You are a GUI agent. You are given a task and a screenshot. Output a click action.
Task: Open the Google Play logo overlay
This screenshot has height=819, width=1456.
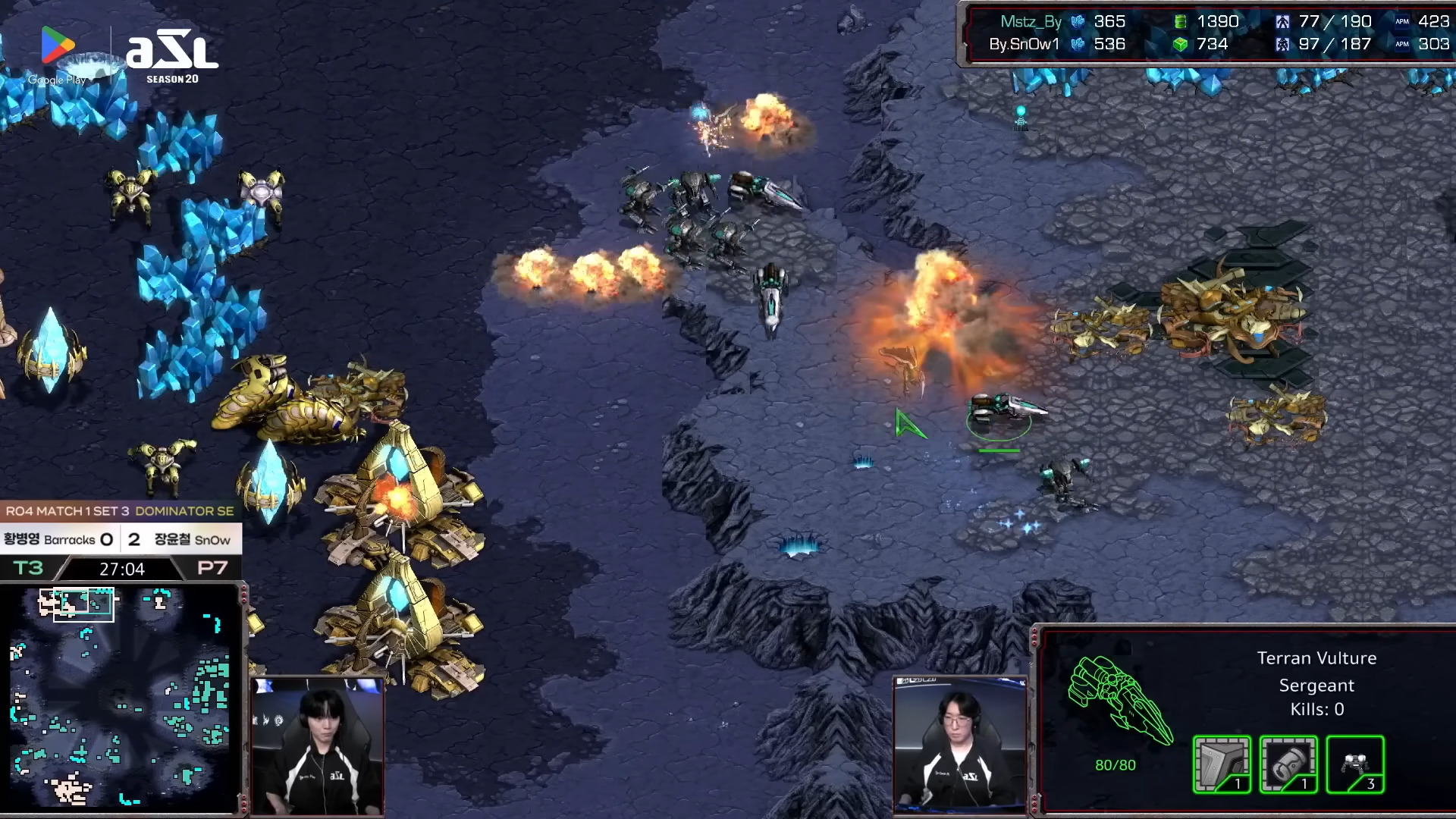point(58,54)
